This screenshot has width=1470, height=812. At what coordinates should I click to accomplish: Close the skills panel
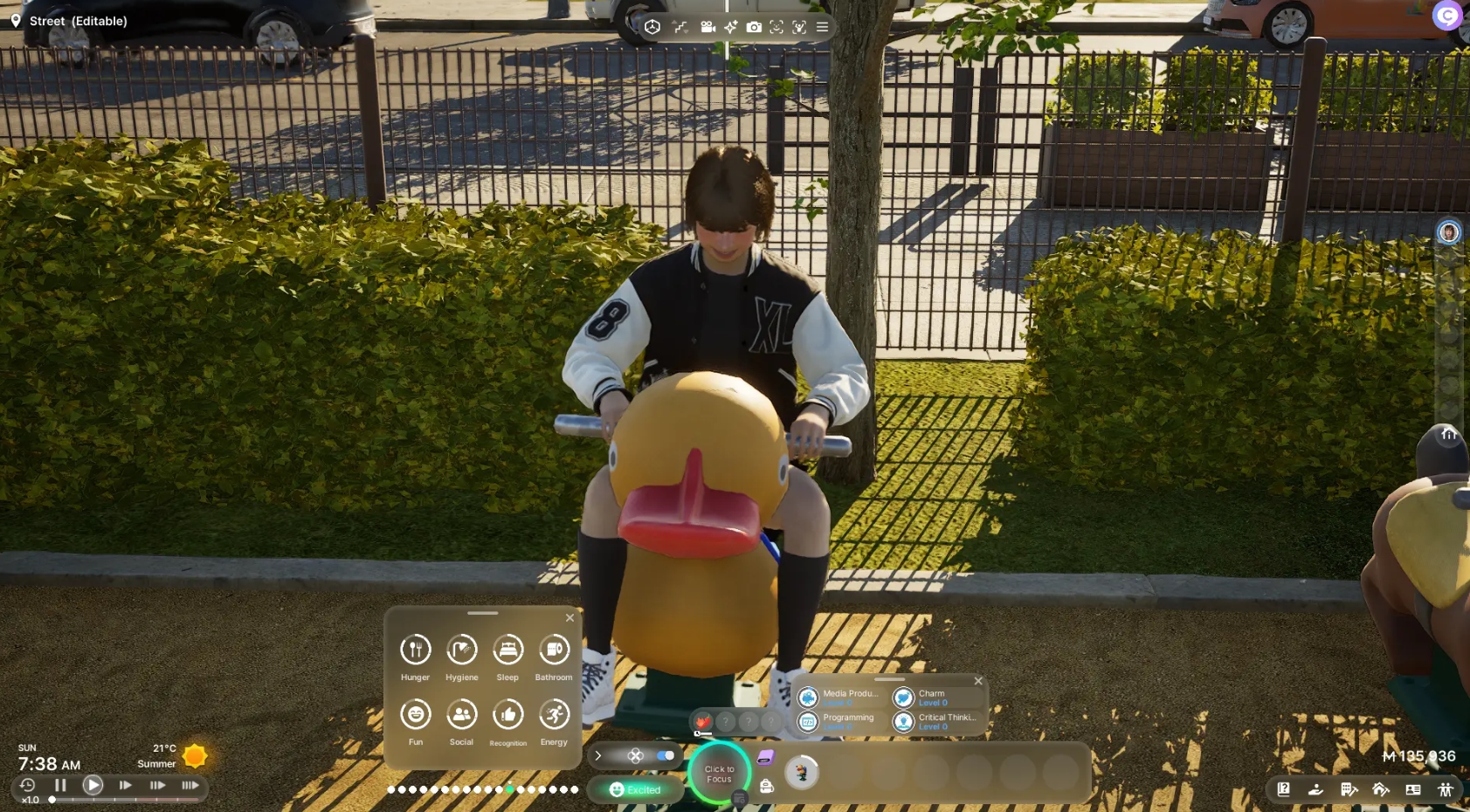click(978, 681)
